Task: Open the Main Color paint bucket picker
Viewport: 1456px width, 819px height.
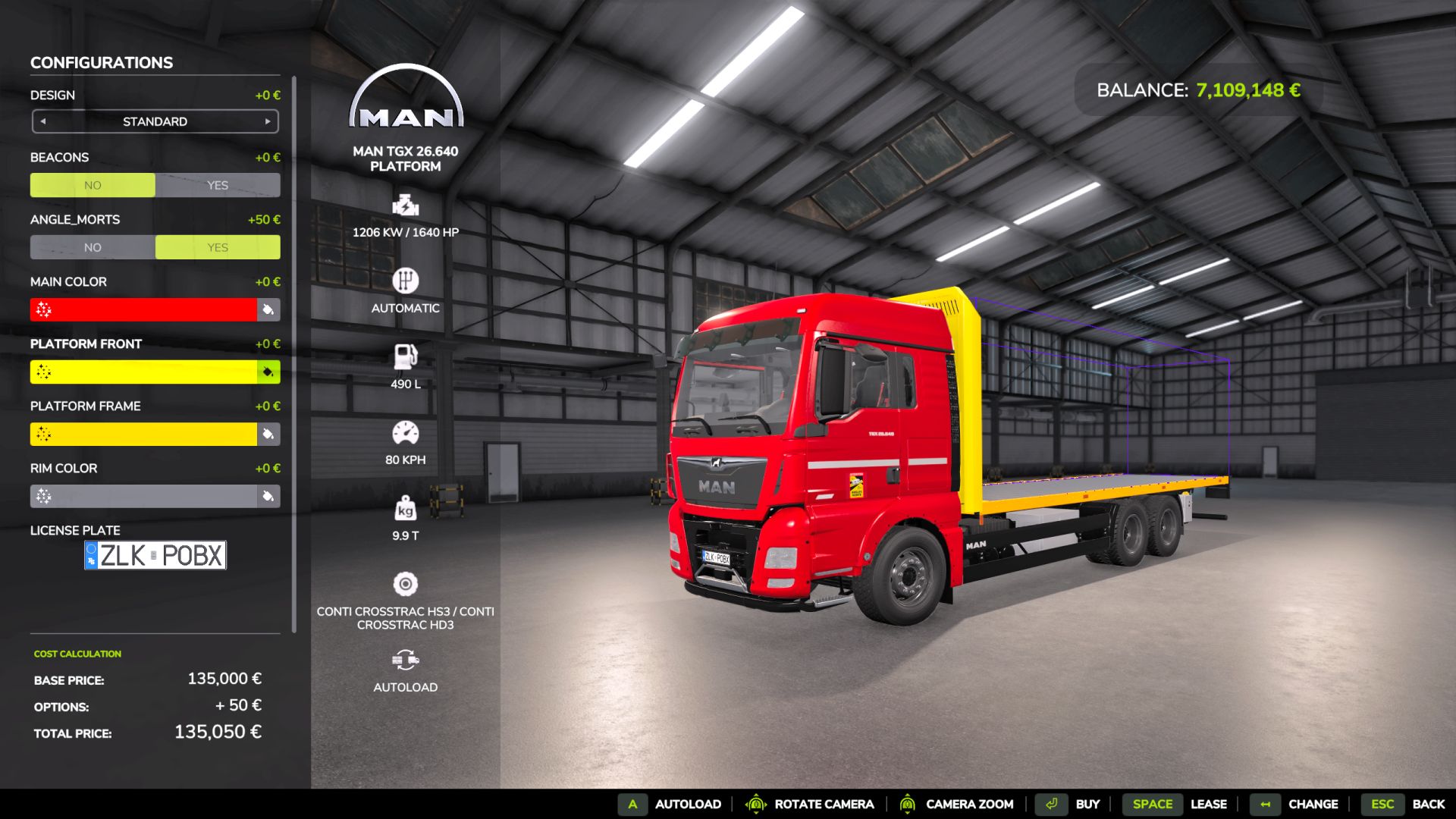Action: pyautogui.click(x=269, y=309)
